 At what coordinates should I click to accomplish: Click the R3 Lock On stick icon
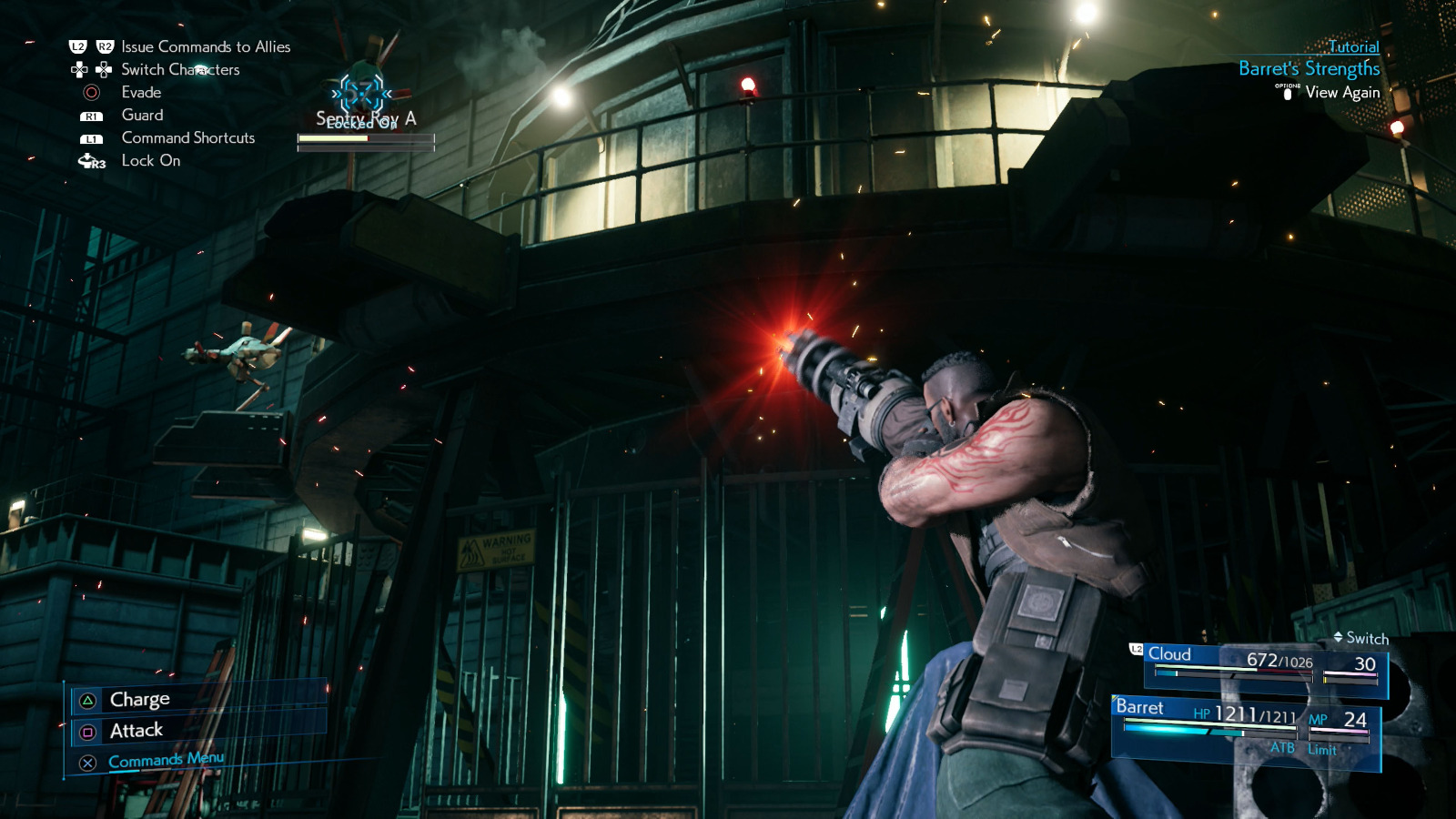pyautogui.click(x=90, y=160)
